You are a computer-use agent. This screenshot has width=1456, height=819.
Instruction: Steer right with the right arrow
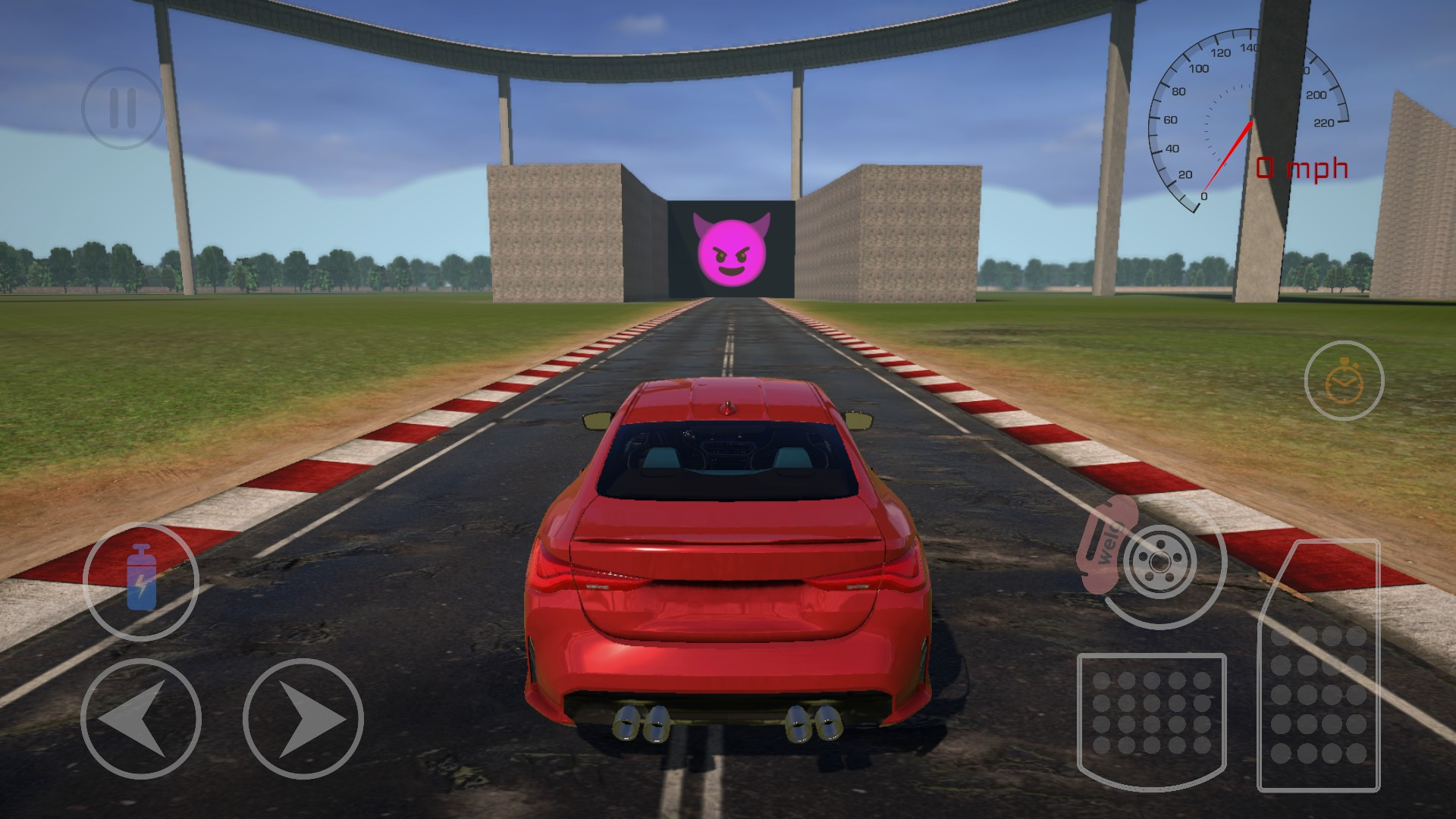[303, 718]
